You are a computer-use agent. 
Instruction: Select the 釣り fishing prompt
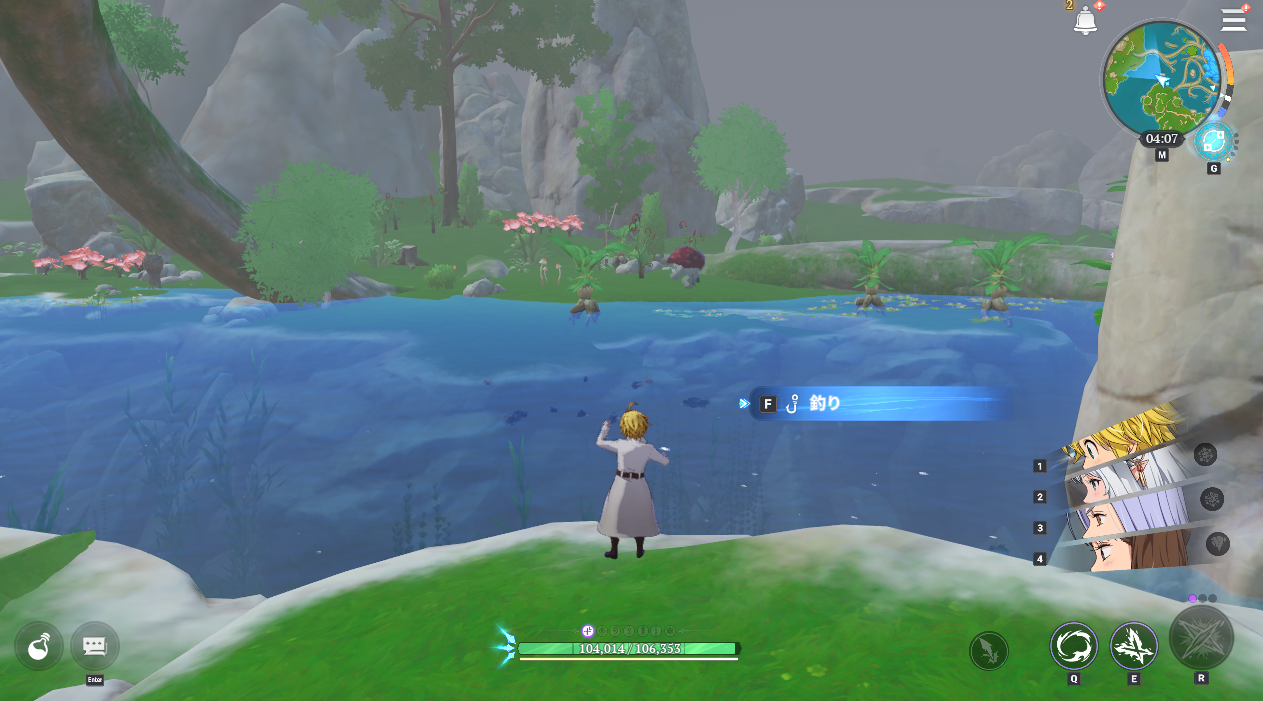[x=880, y=404]
